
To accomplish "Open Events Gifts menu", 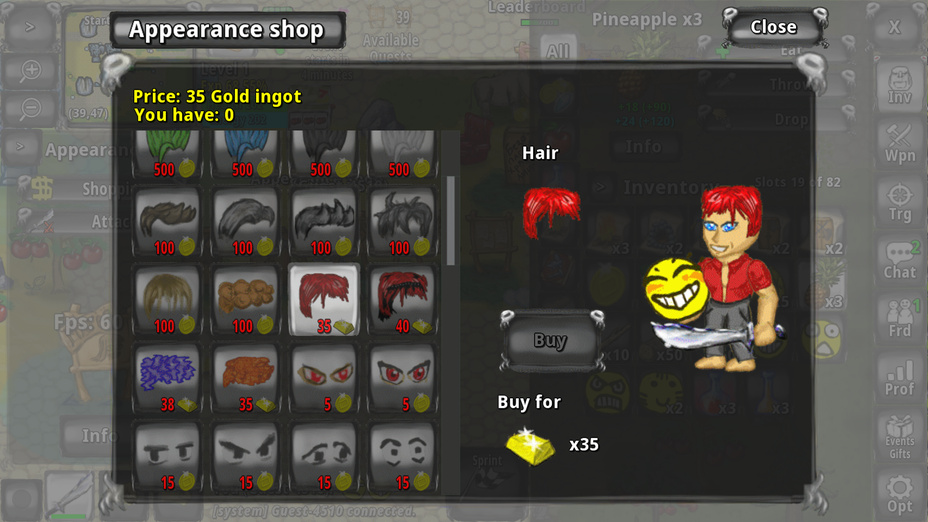I will click(x=899, y=435).
